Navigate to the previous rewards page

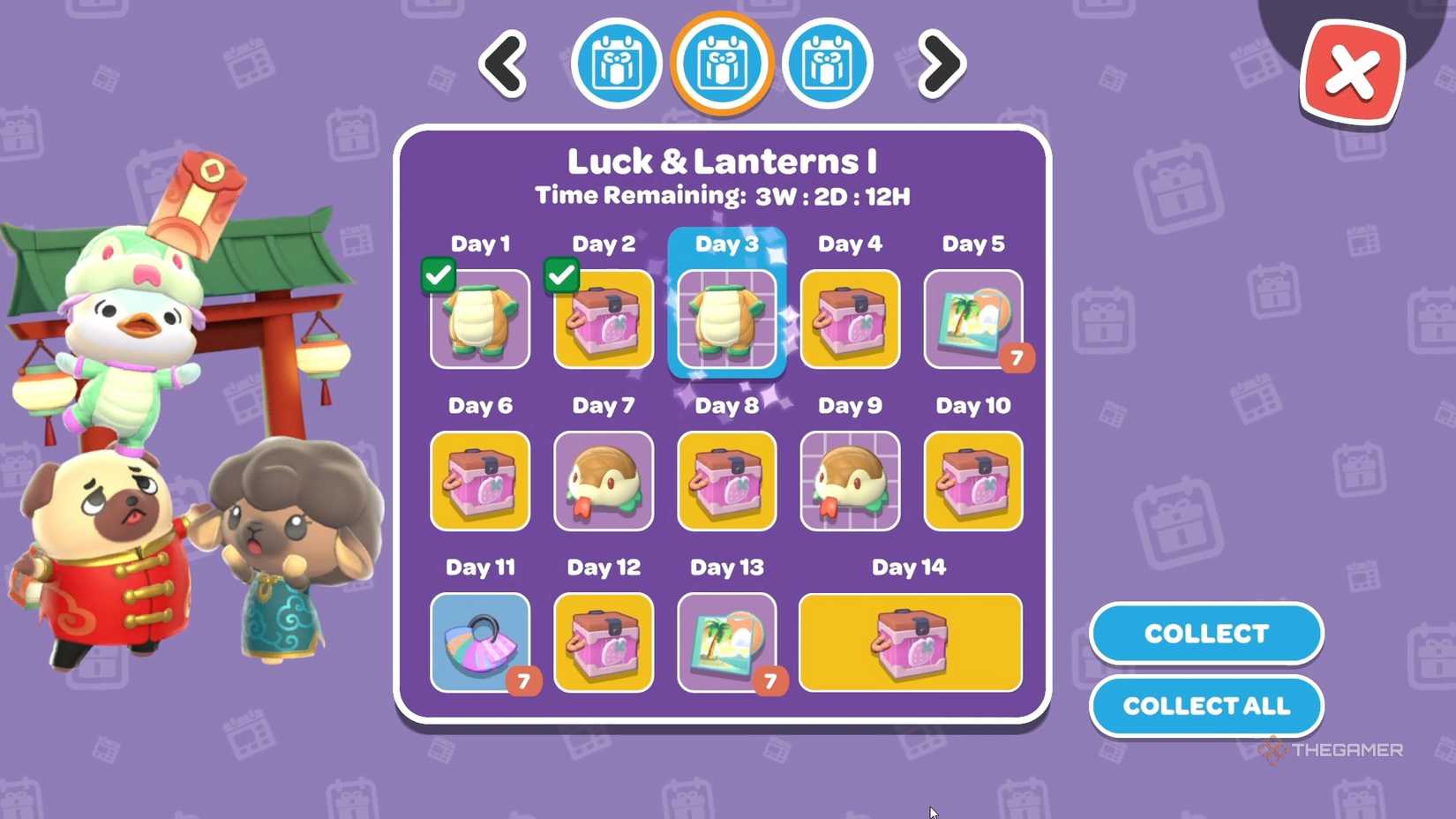click(x=503, y=64)
